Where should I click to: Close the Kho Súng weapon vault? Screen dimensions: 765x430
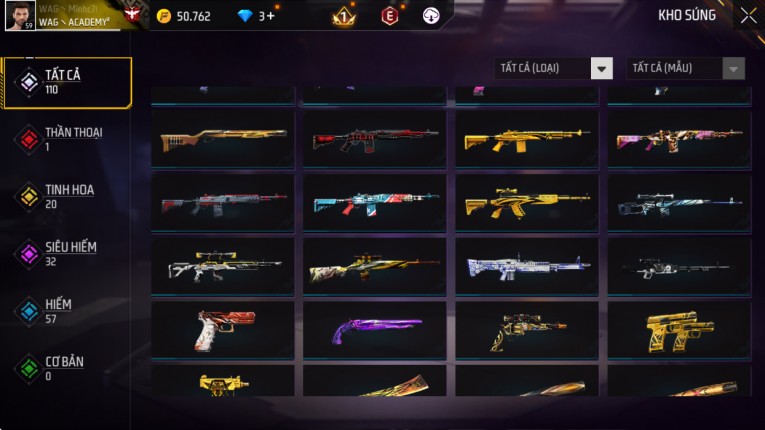[x=748, y=15]
